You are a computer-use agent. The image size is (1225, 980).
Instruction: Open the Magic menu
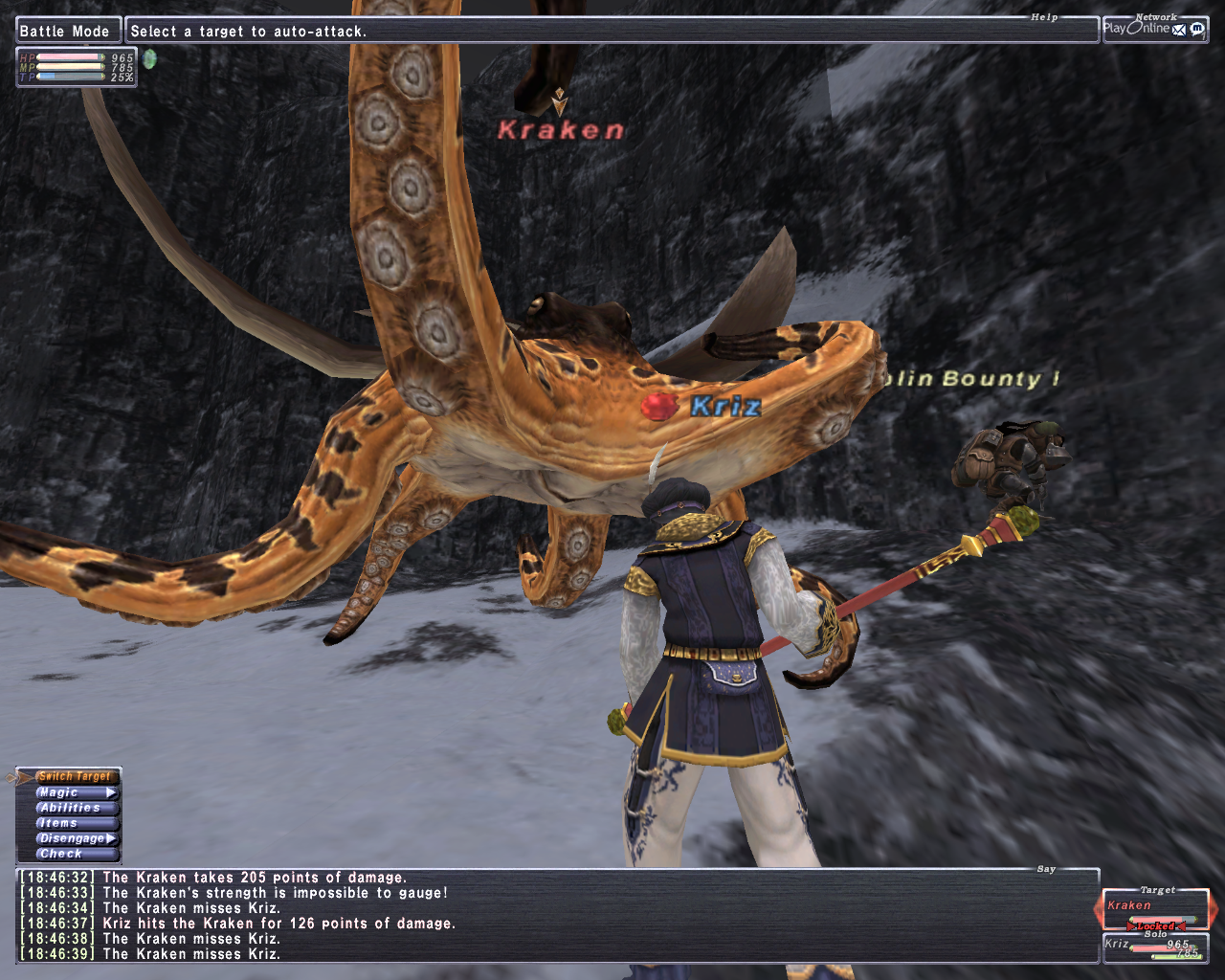tap(75, 792)
